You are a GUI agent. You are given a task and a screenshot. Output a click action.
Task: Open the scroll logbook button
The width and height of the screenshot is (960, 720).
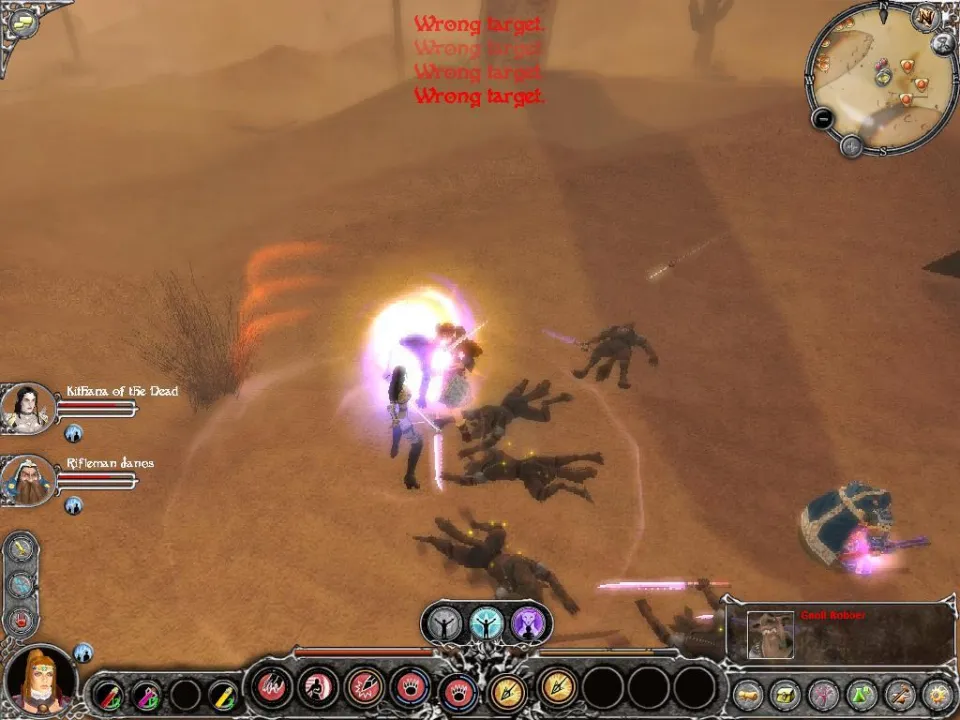(747, 692)
